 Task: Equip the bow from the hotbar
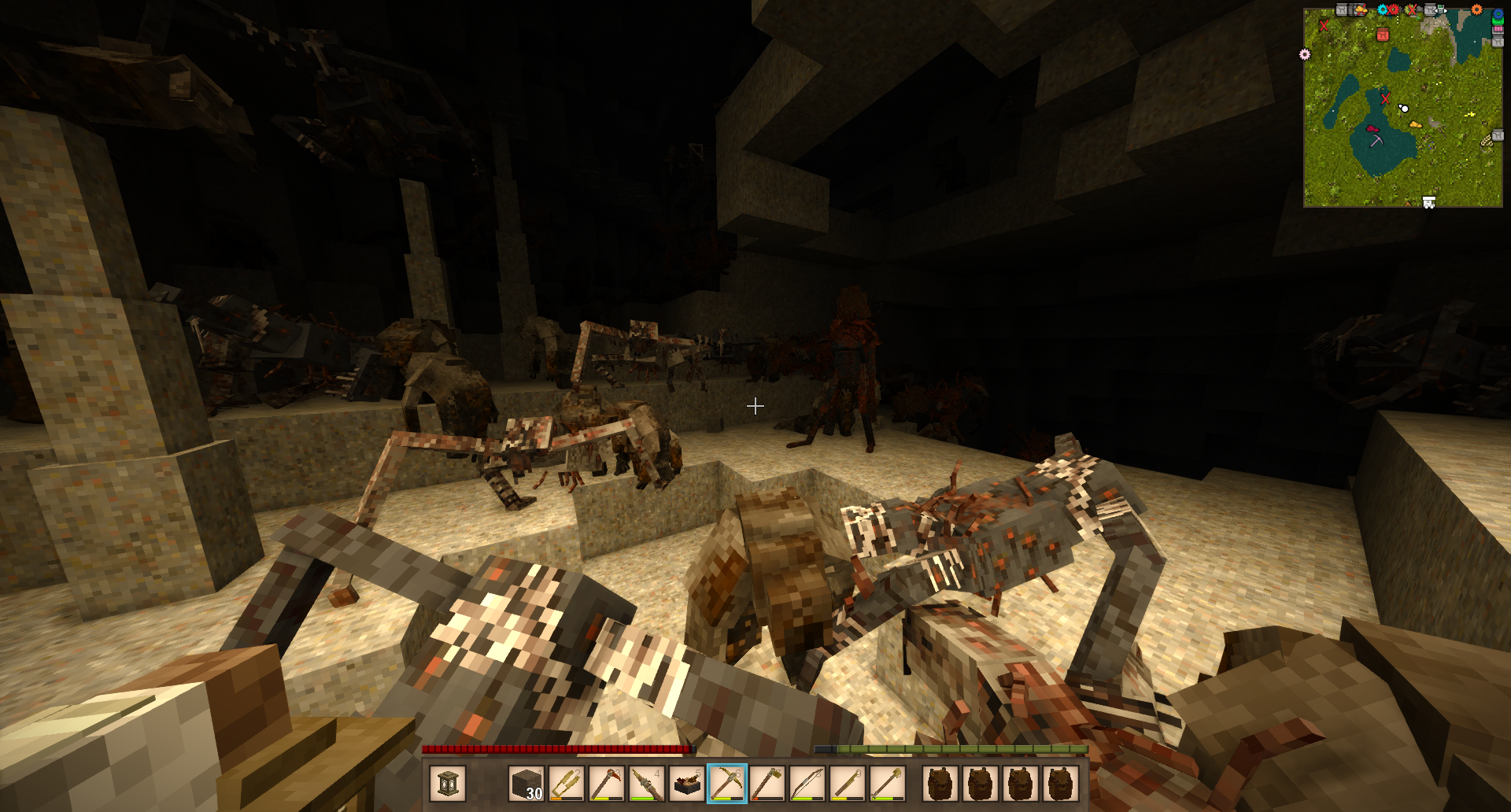coord(807,784)
